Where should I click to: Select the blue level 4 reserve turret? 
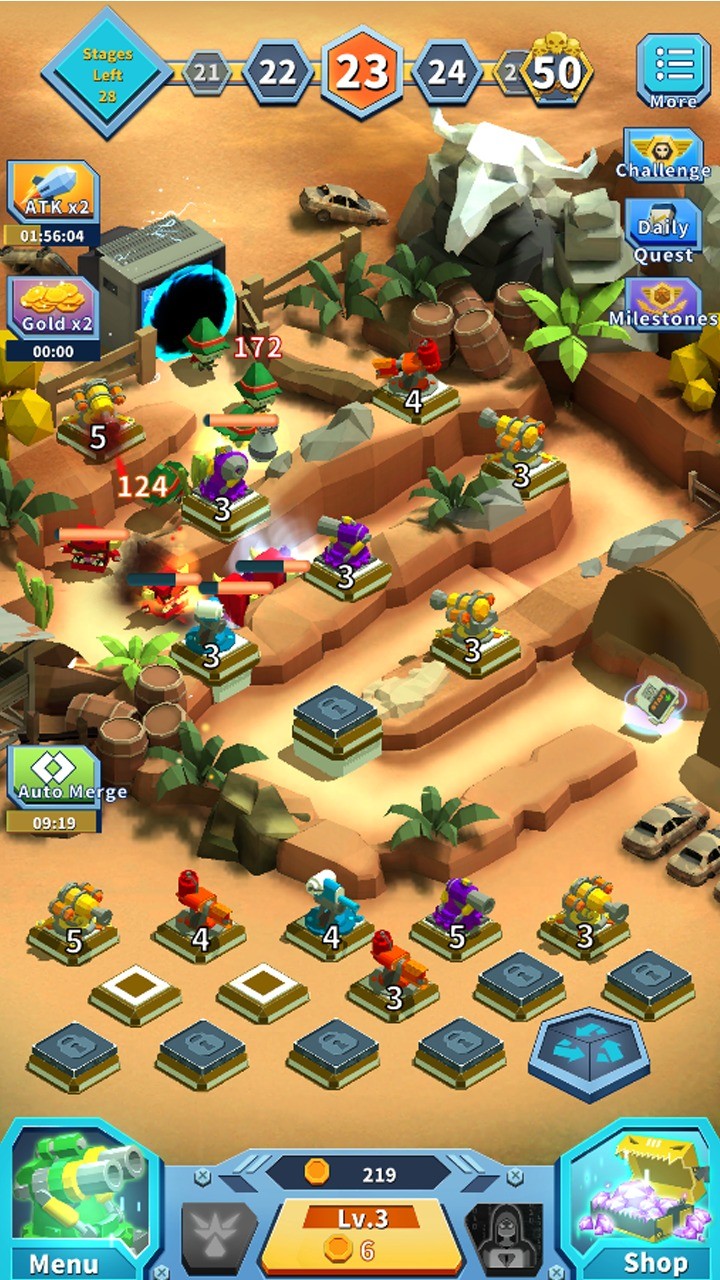[x=330, y=912]
